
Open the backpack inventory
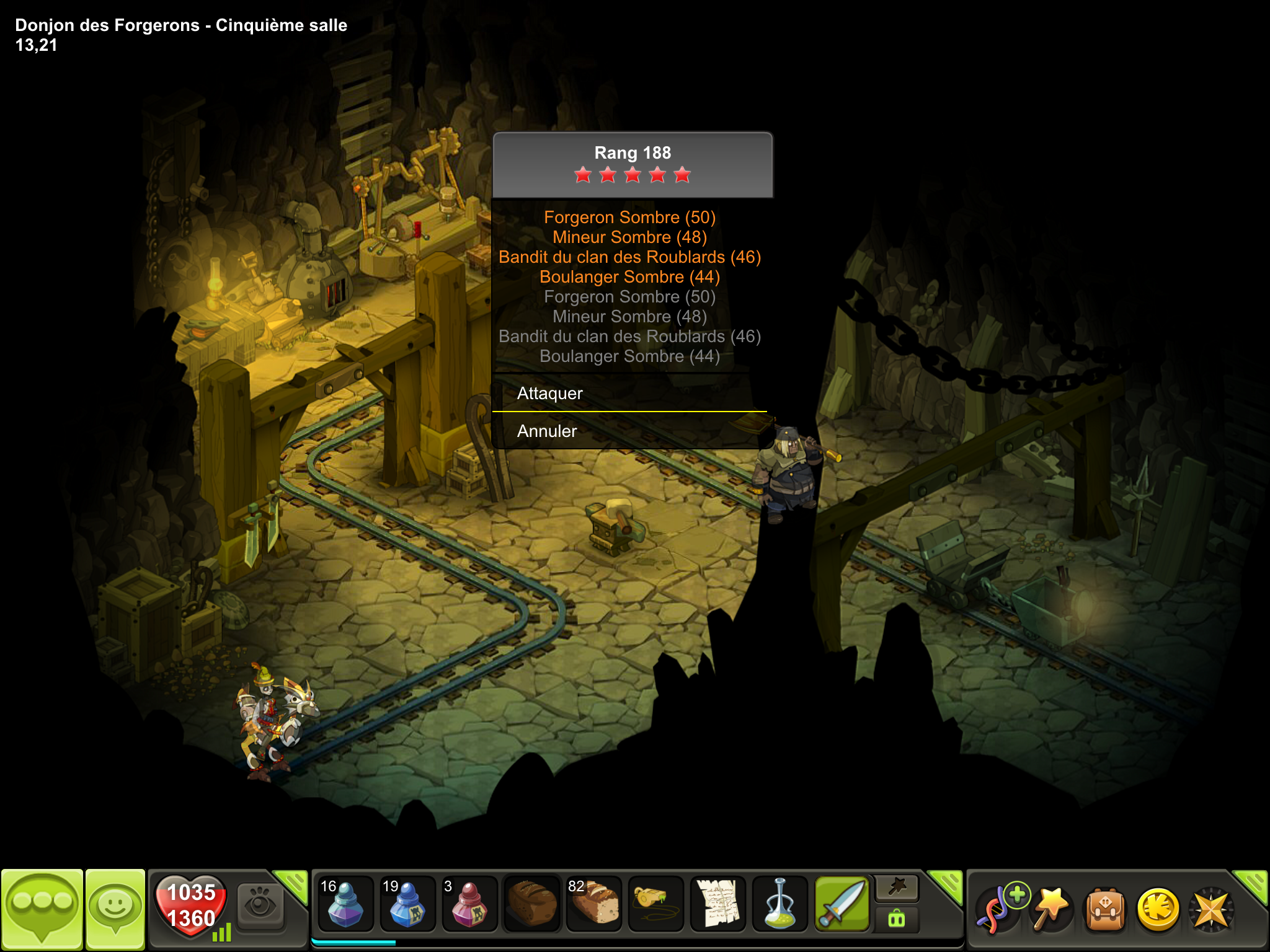click(1105, 908)
